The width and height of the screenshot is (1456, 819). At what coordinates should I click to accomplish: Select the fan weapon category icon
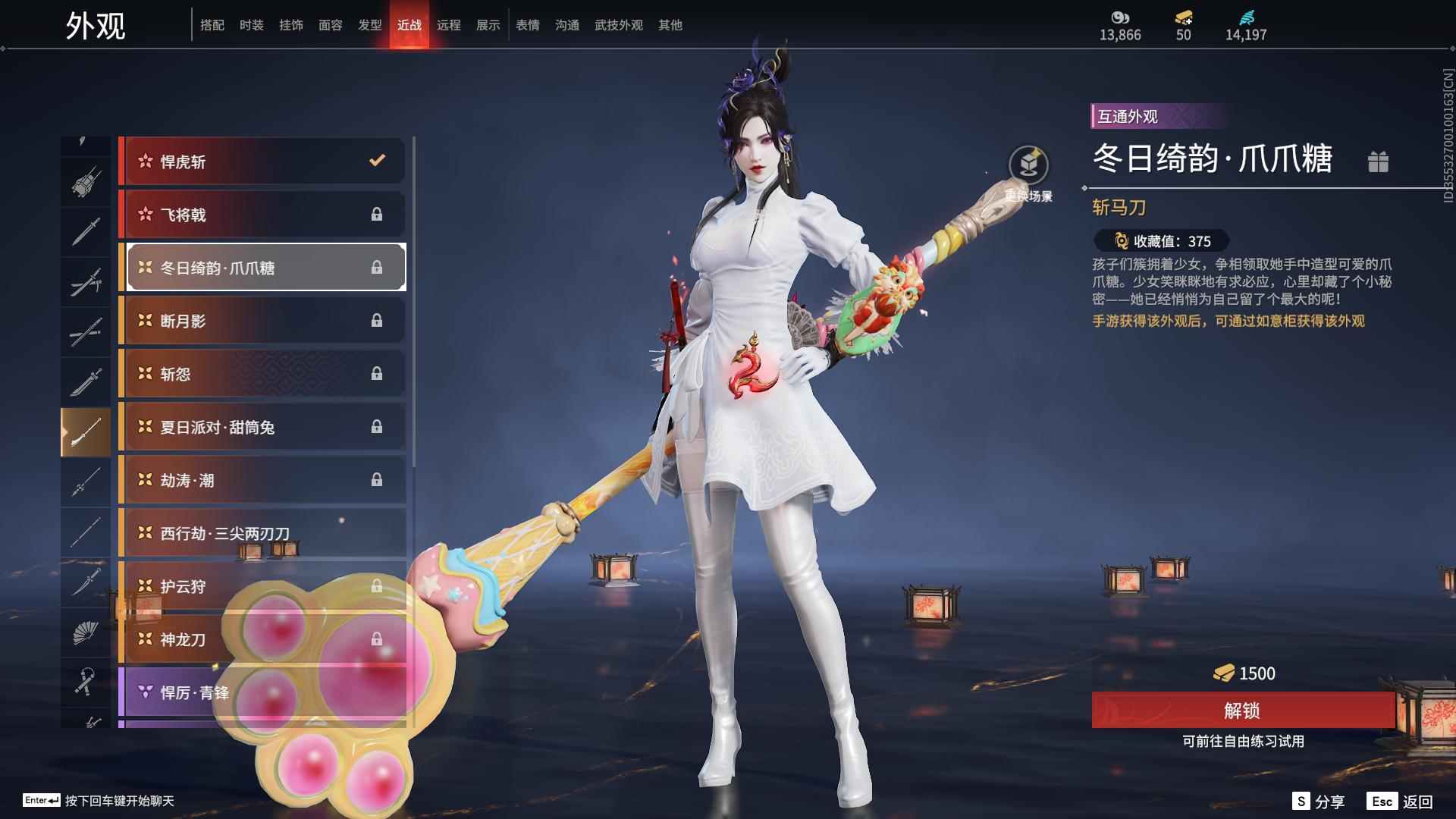point(86,633)
